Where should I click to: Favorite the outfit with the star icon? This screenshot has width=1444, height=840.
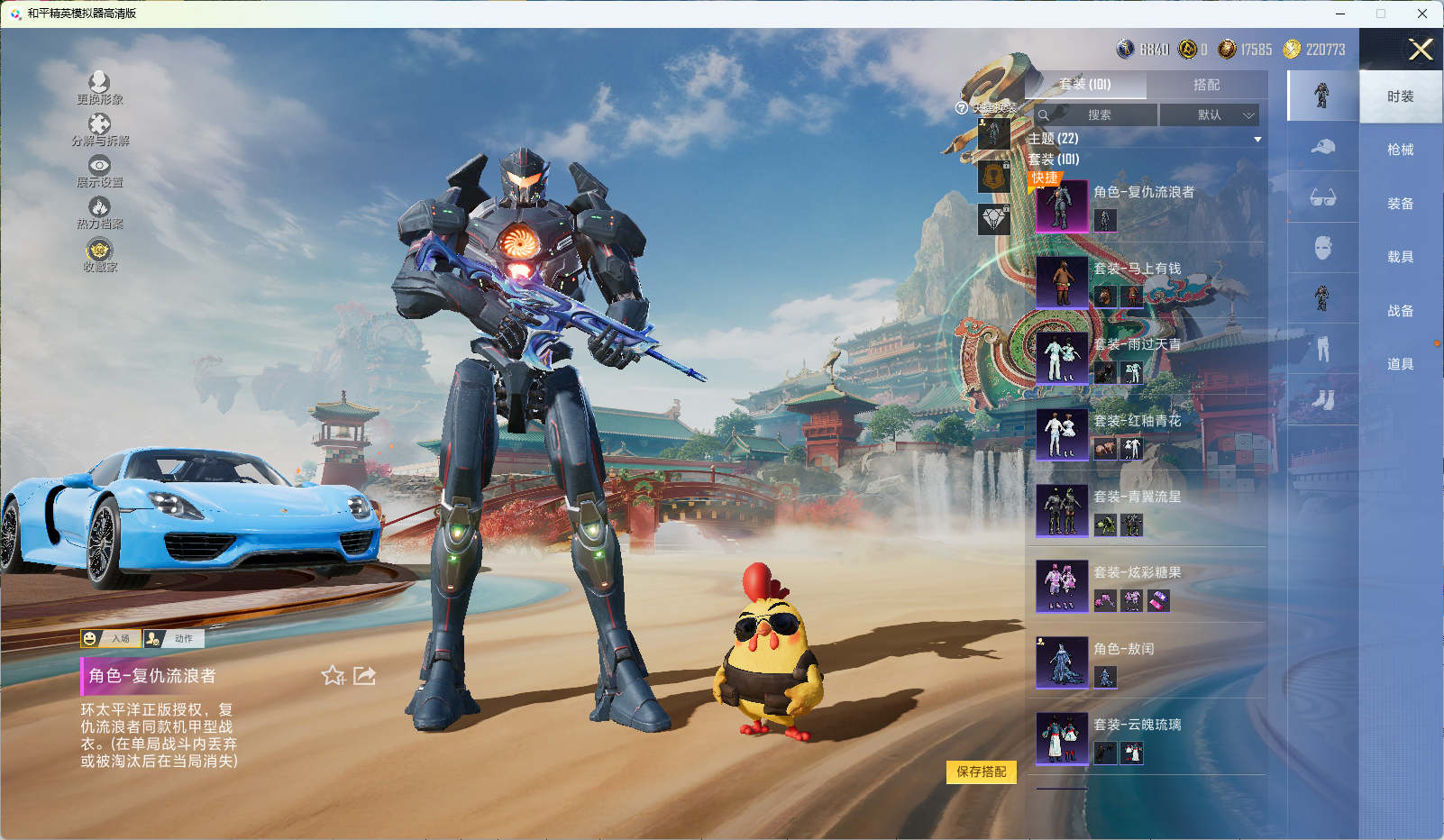pyautogui.click(x=333, y=676)
